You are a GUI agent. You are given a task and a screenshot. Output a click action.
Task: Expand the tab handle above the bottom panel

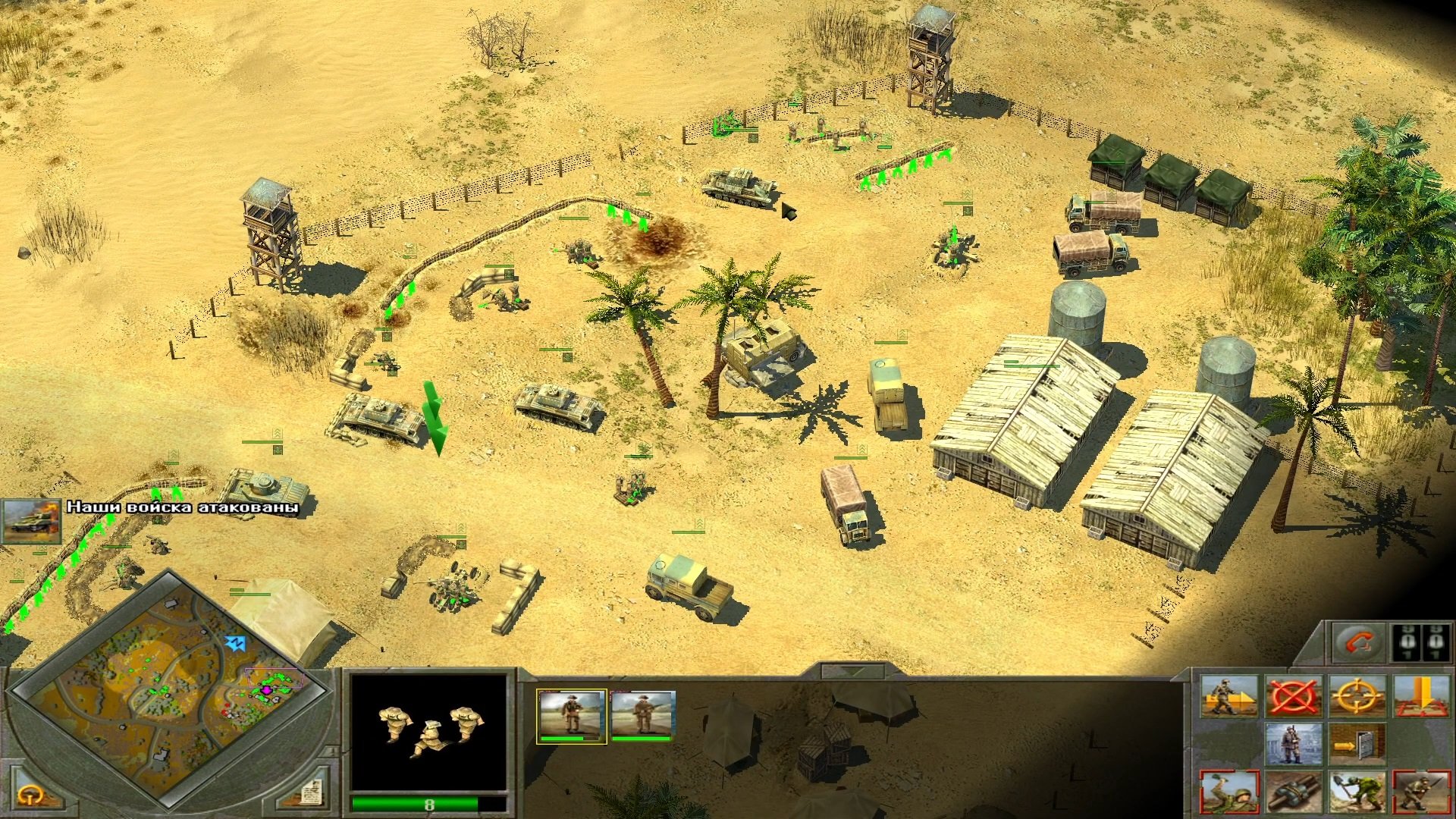pos(853,671)
